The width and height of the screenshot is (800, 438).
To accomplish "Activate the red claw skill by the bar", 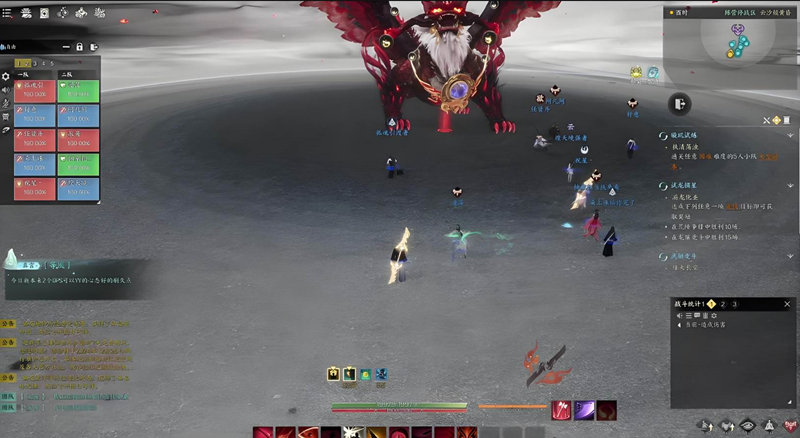I will (562, 409).
